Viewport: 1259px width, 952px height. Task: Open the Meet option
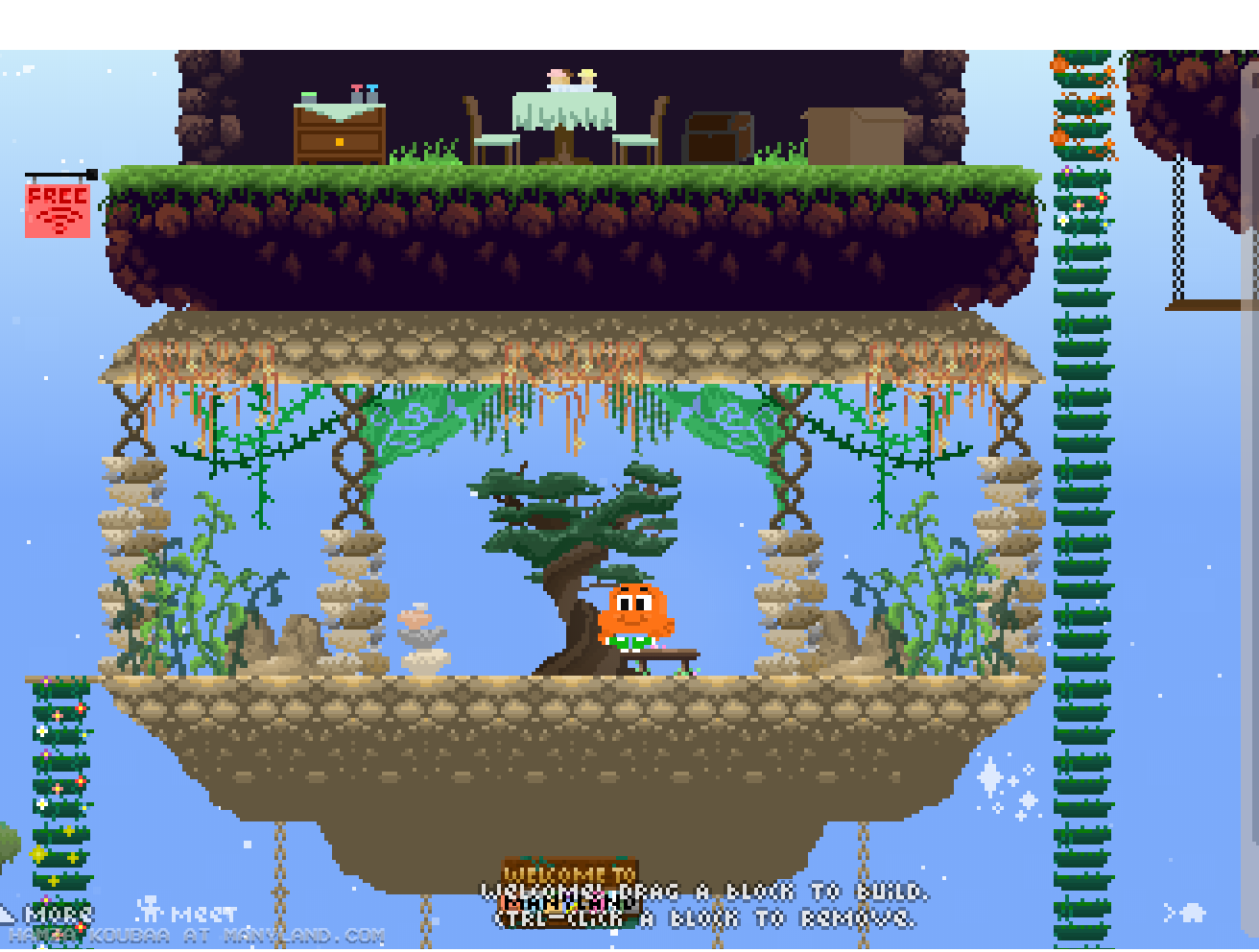[x=187, y=912]
